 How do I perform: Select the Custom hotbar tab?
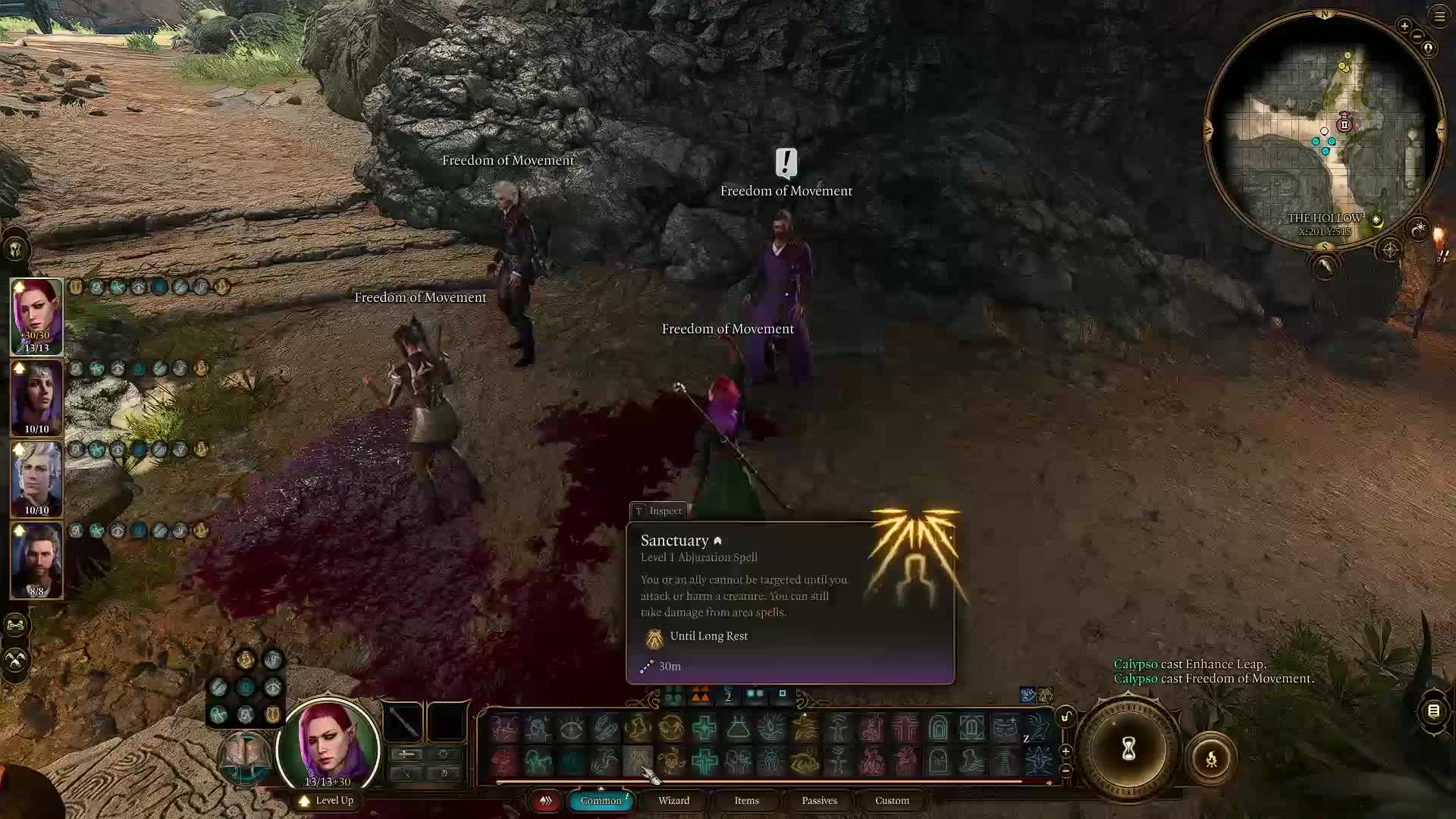(x=892, y=801)
